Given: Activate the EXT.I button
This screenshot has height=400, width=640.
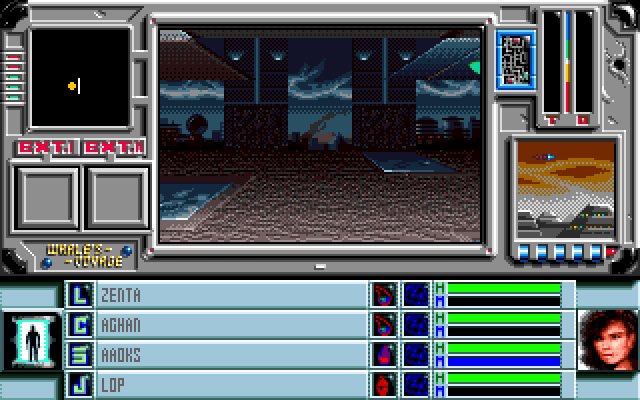Looking at the screenshot, I should [x=44, y=149].
